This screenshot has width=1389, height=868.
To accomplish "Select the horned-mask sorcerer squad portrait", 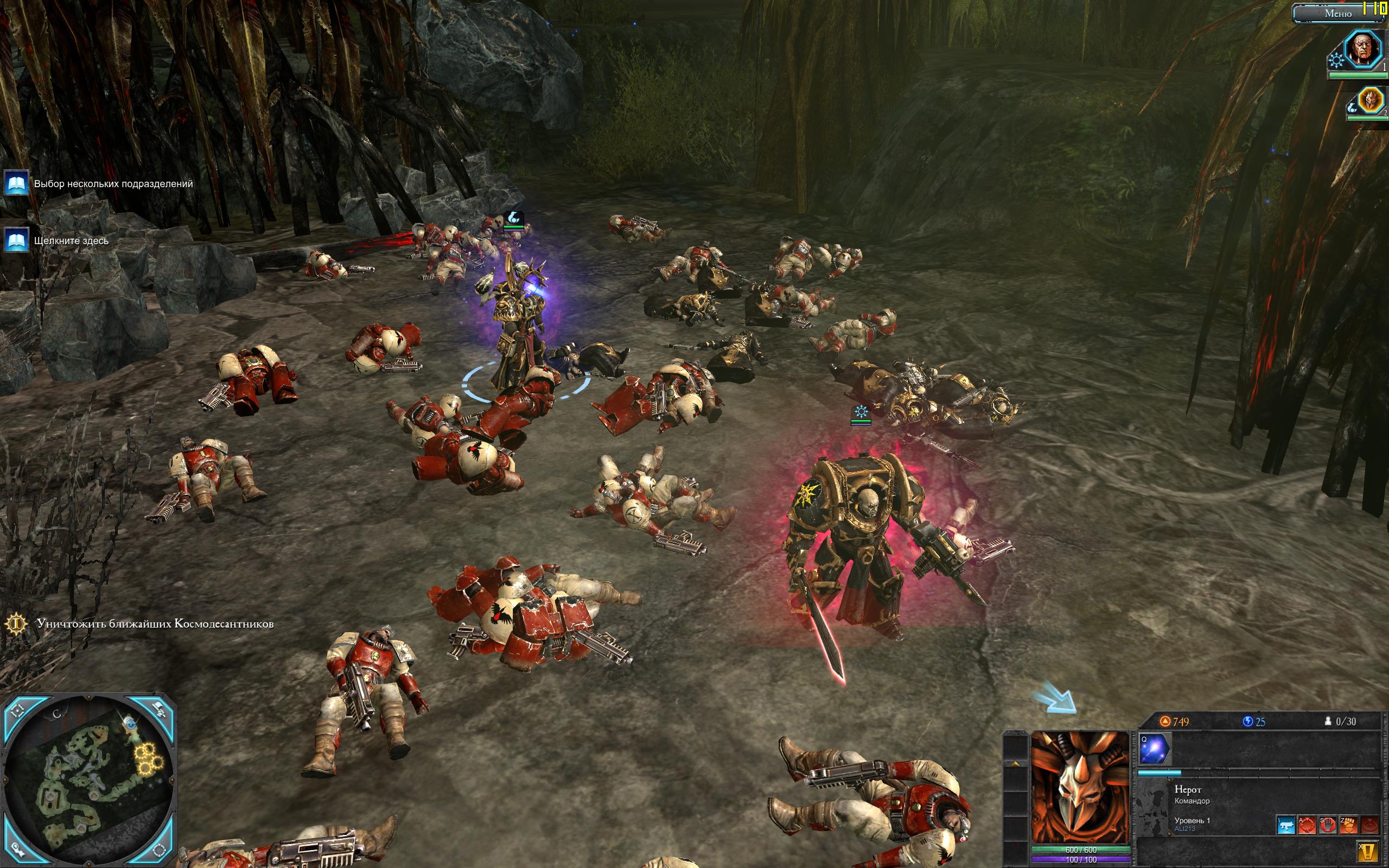I will (1370, 102).
